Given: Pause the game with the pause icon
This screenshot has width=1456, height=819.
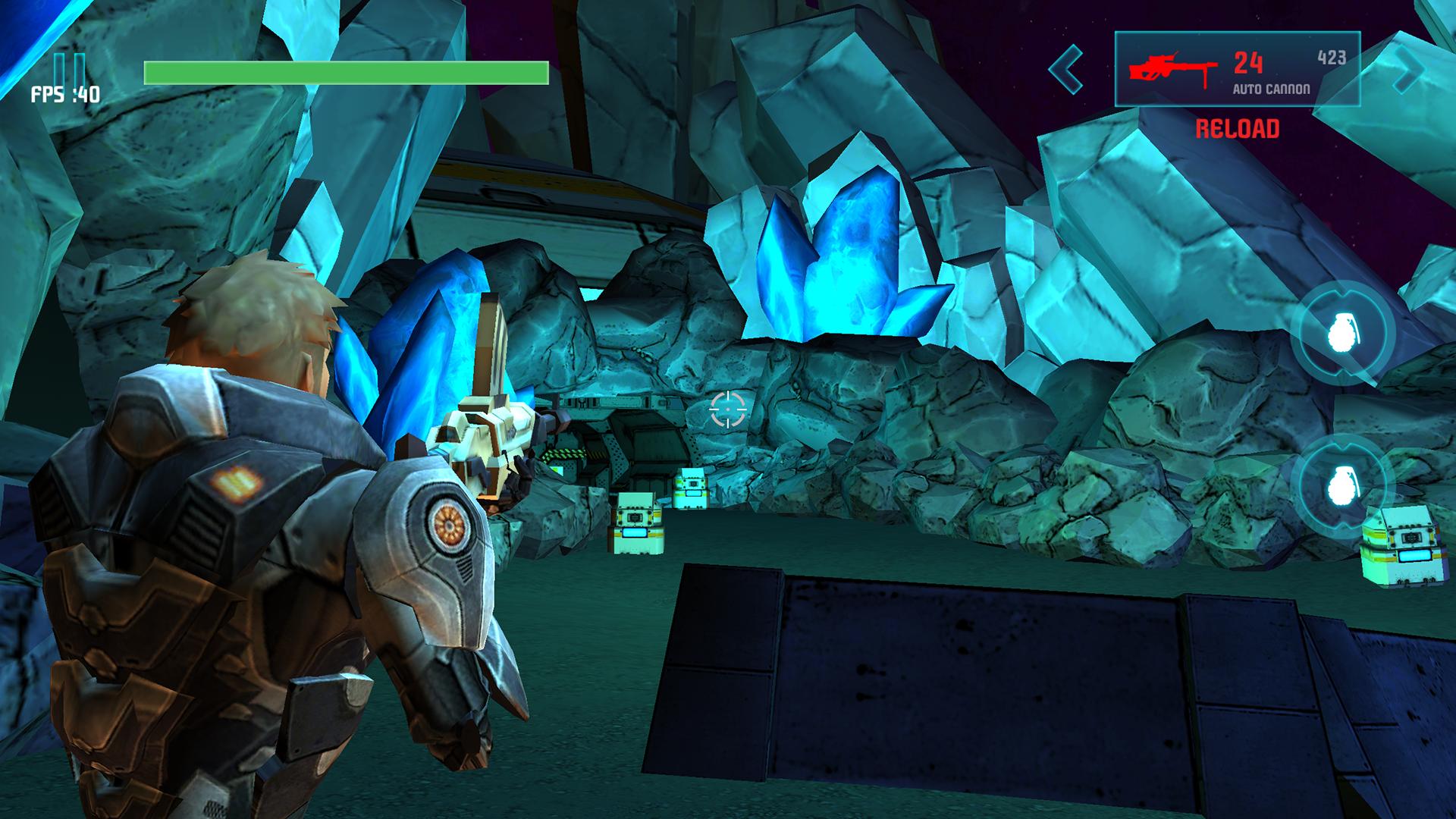Looking at the screenshot, I should (70, 70).
